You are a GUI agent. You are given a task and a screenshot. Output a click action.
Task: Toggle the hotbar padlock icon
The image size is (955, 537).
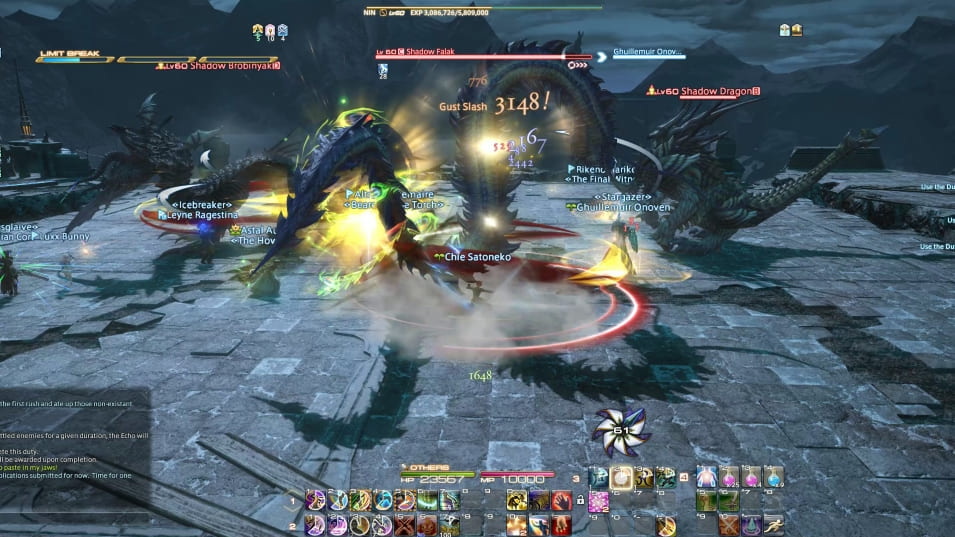pos(580,500)
